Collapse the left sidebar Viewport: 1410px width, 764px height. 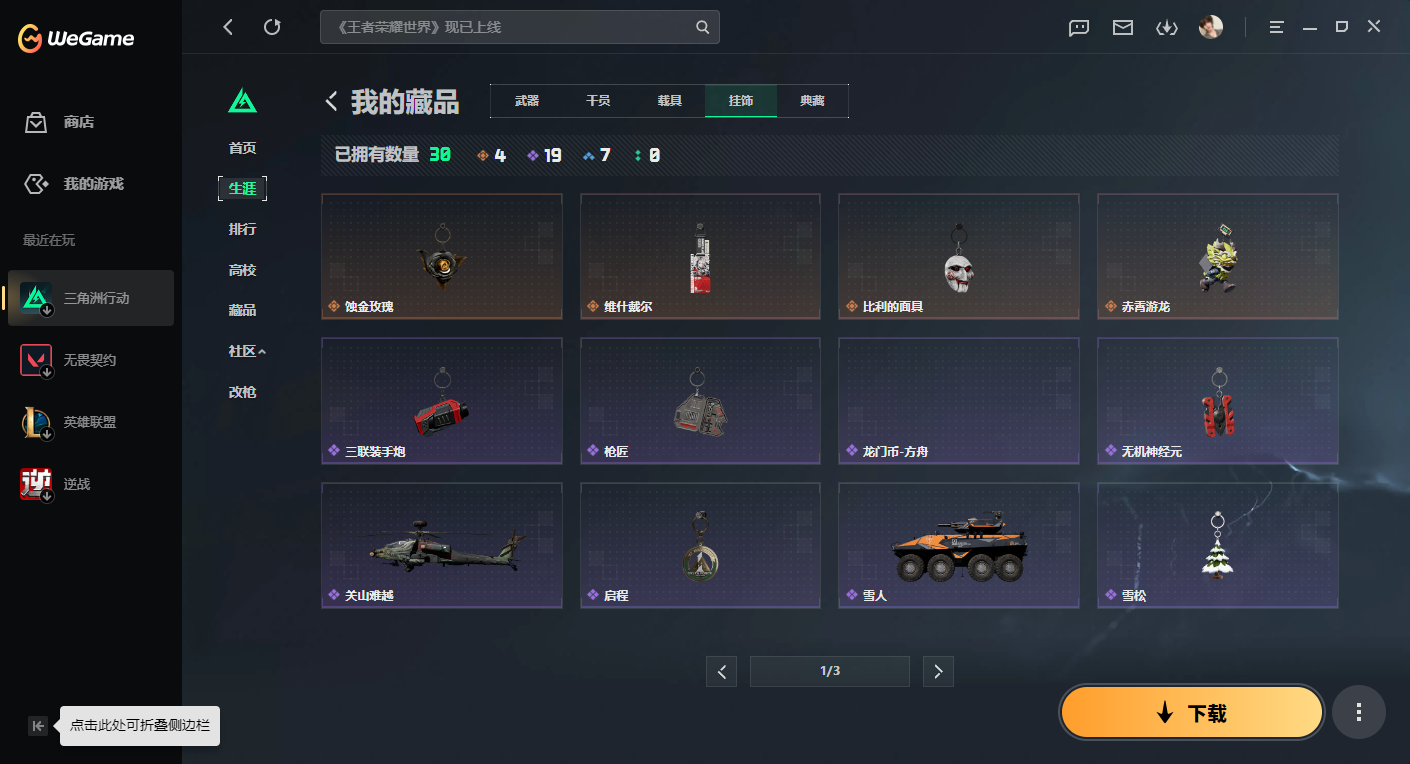coord(38,727)
